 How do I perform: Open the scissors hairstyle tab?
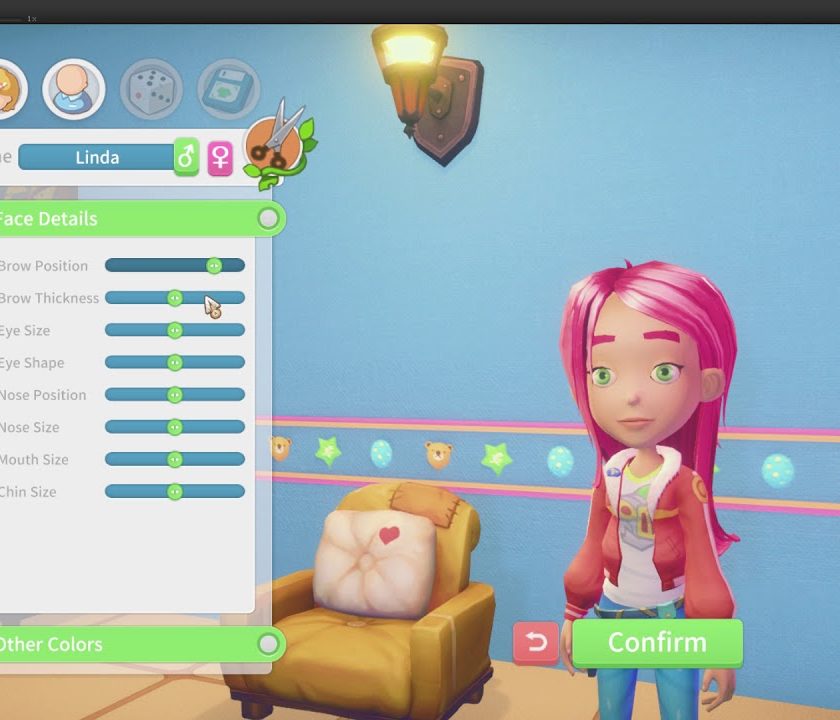point(274,143)
